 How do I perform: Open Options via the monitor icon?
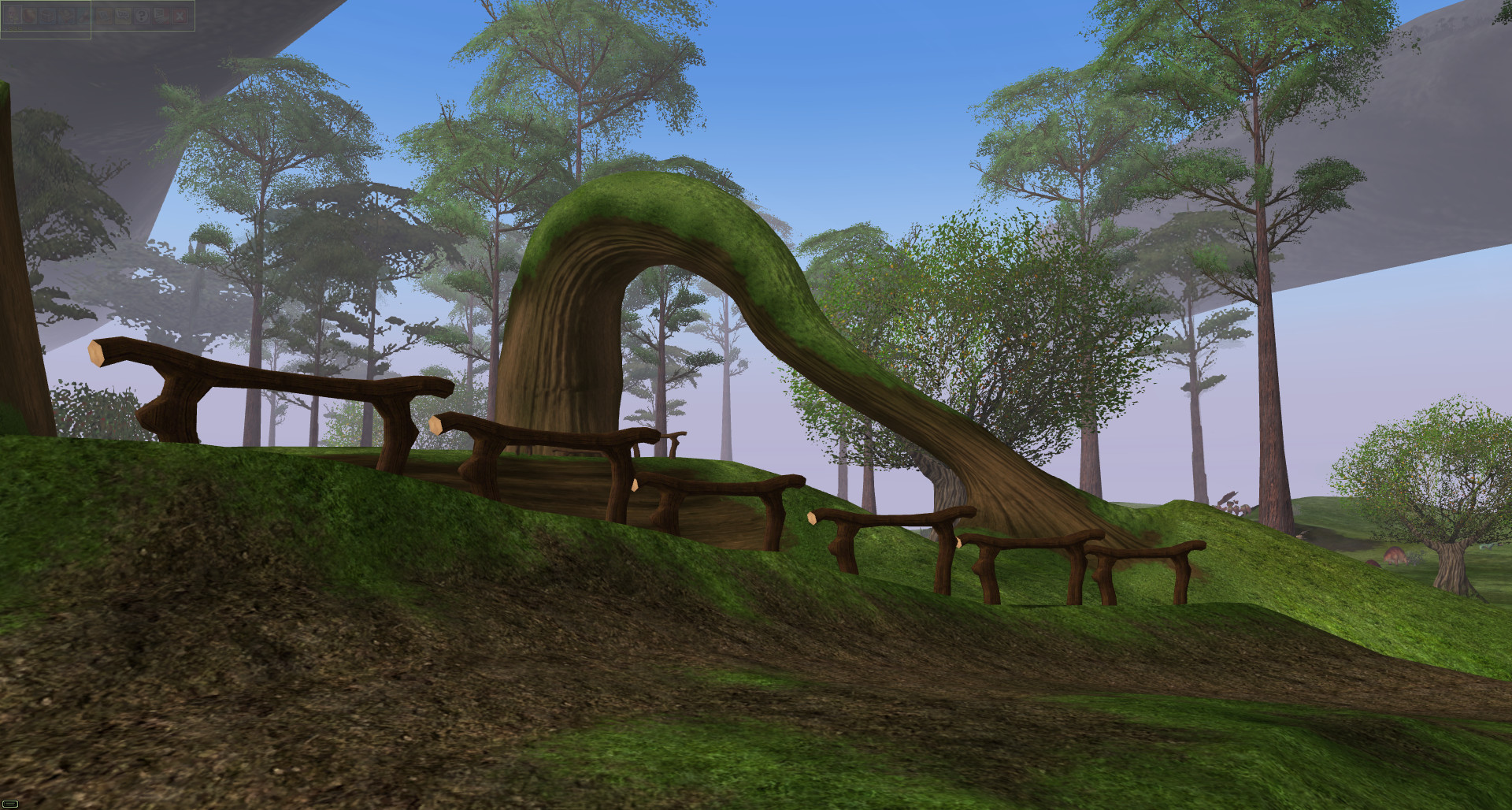tap(159, 16)
